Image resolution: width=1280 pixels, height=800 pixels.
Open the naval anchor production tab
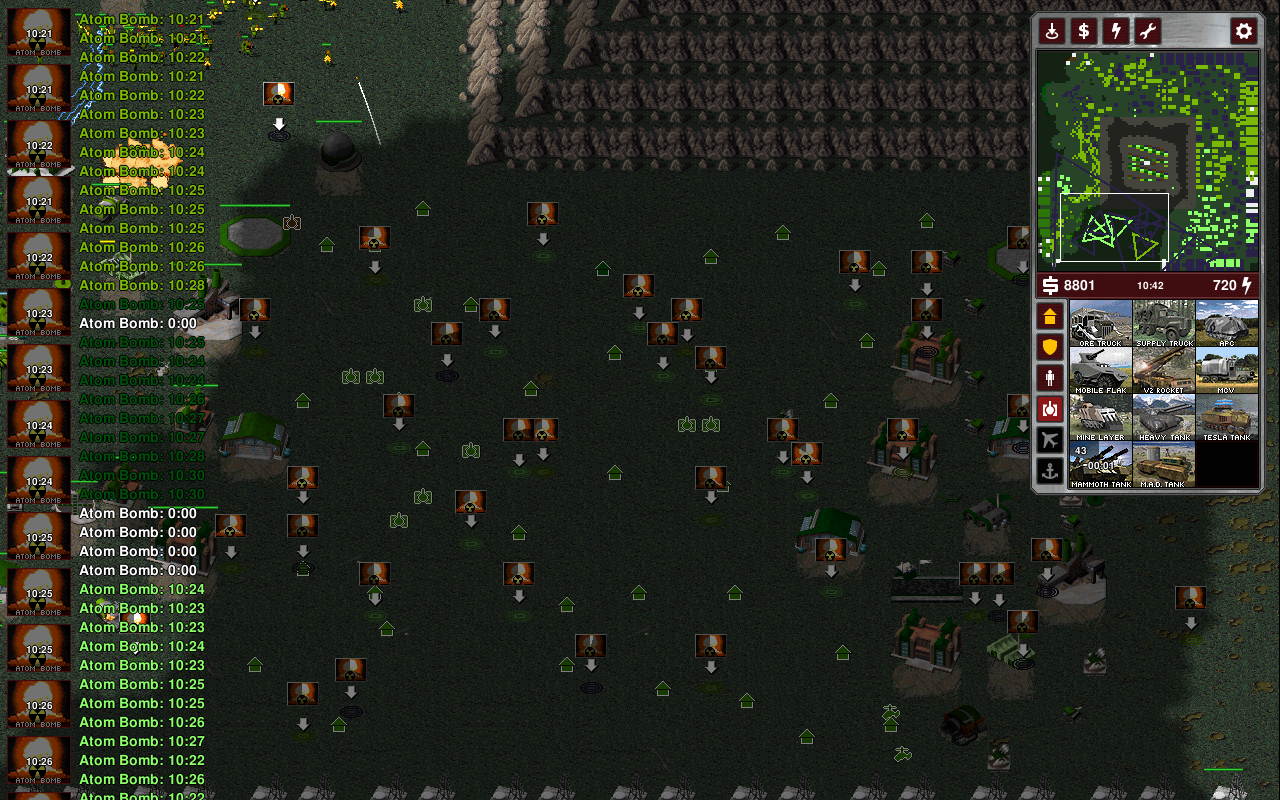tap(1049, 470)
